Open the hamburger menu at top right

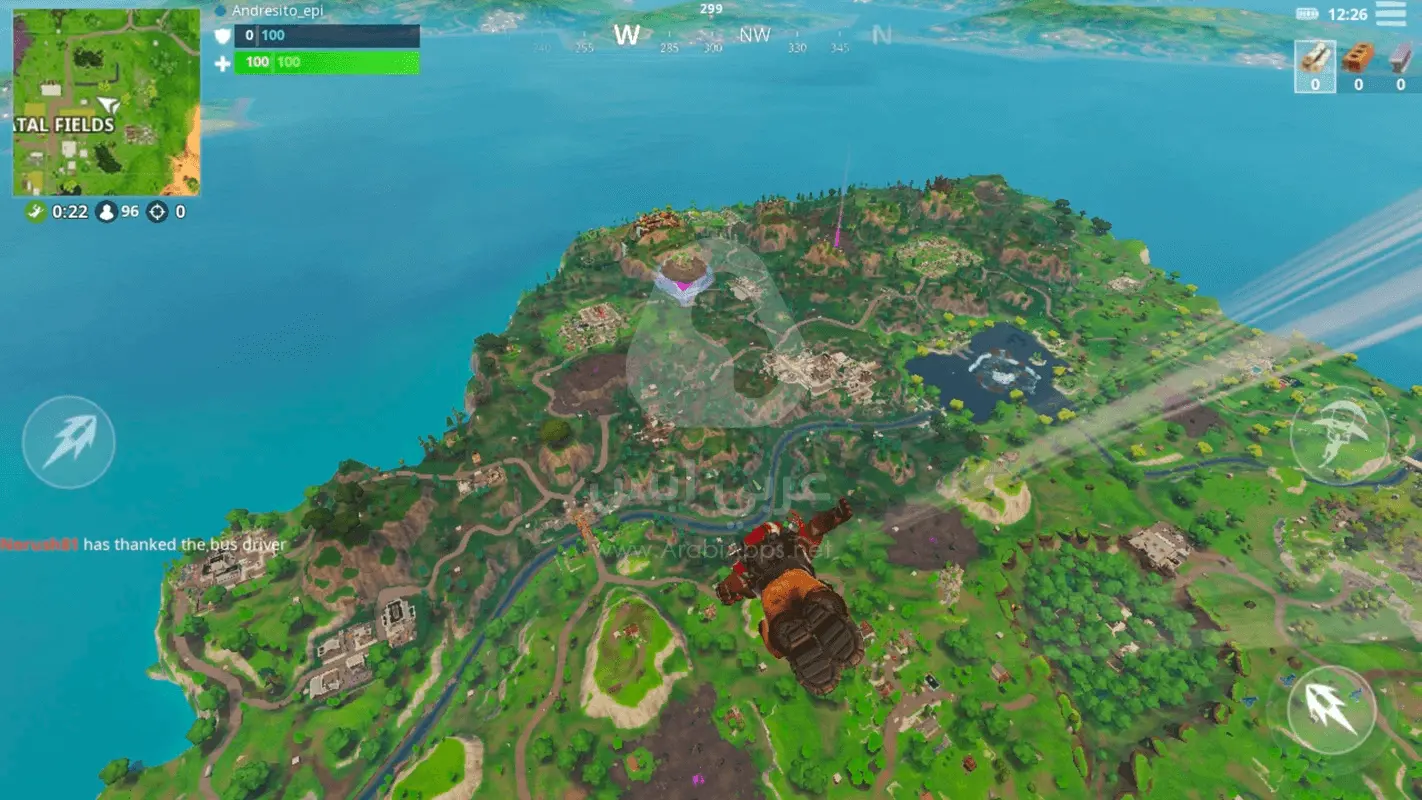pyautogui.click(x=1391, y=14)
